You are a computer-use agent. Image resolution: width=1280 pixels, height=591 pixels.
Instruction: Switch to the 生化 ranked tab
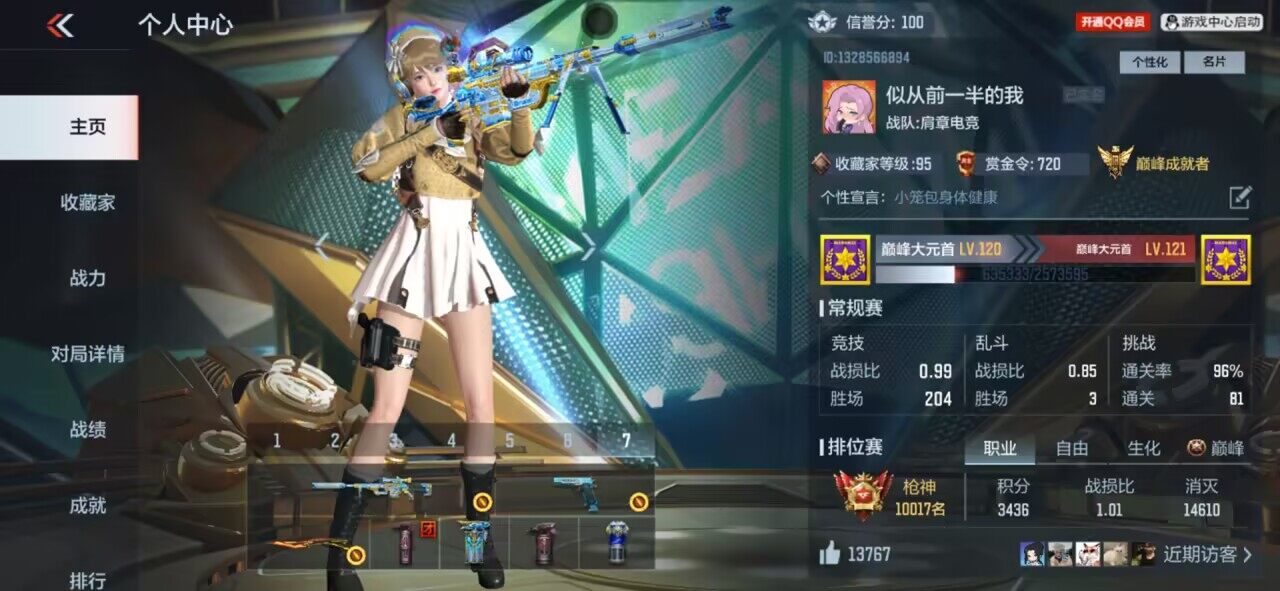1144,449
